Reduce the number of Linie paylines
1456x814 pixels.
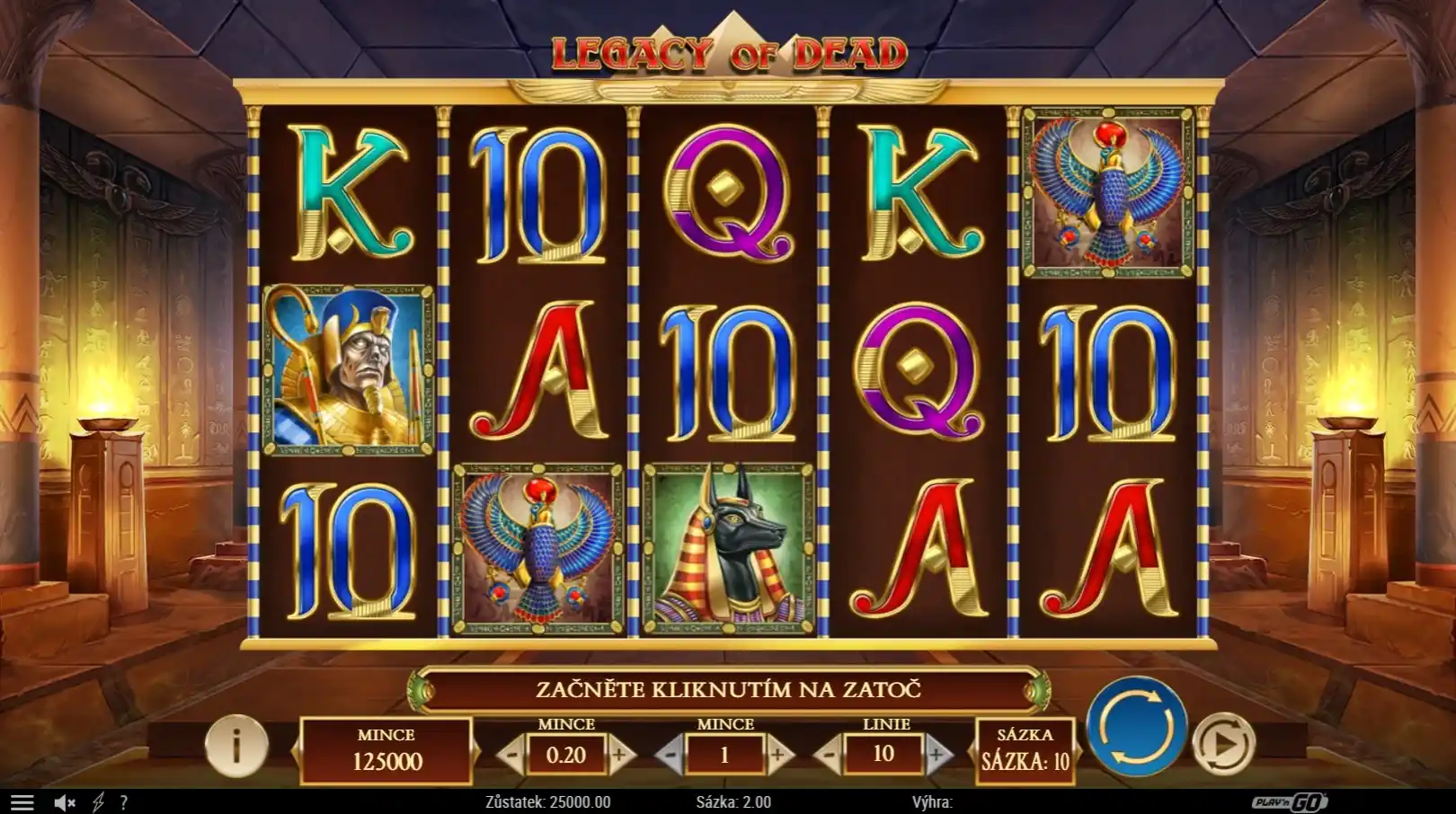[x=830, y=756]
